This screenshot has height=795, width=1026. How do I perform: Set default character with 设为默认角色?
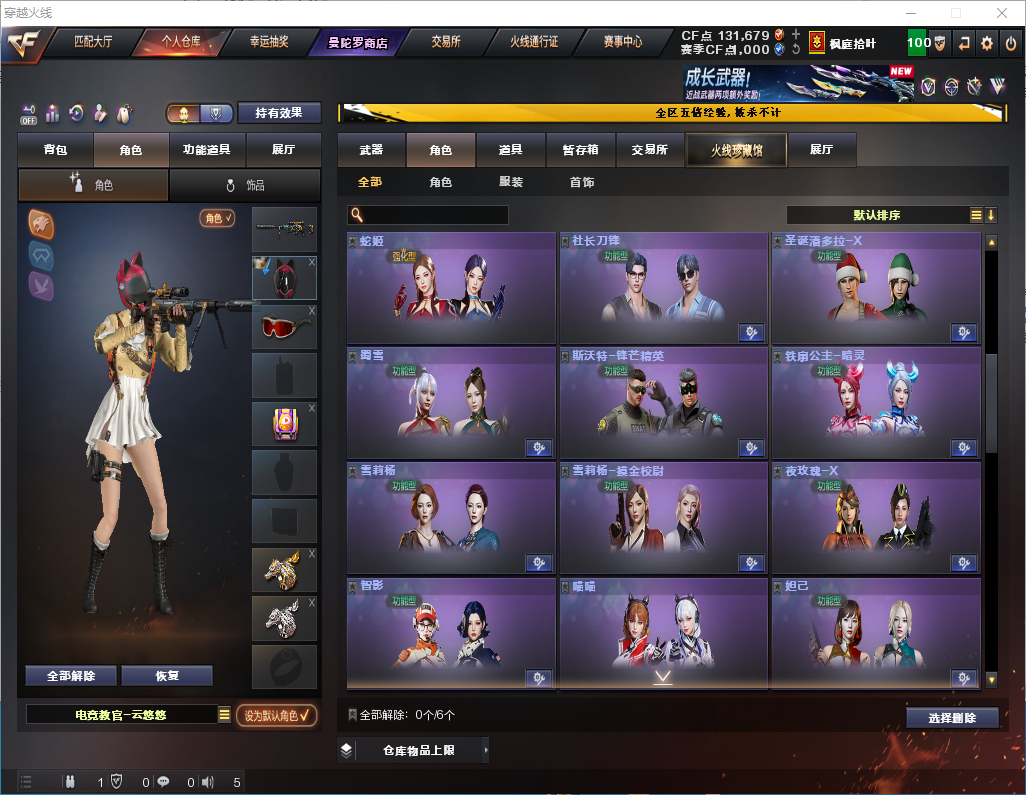[x=277, y=715]
